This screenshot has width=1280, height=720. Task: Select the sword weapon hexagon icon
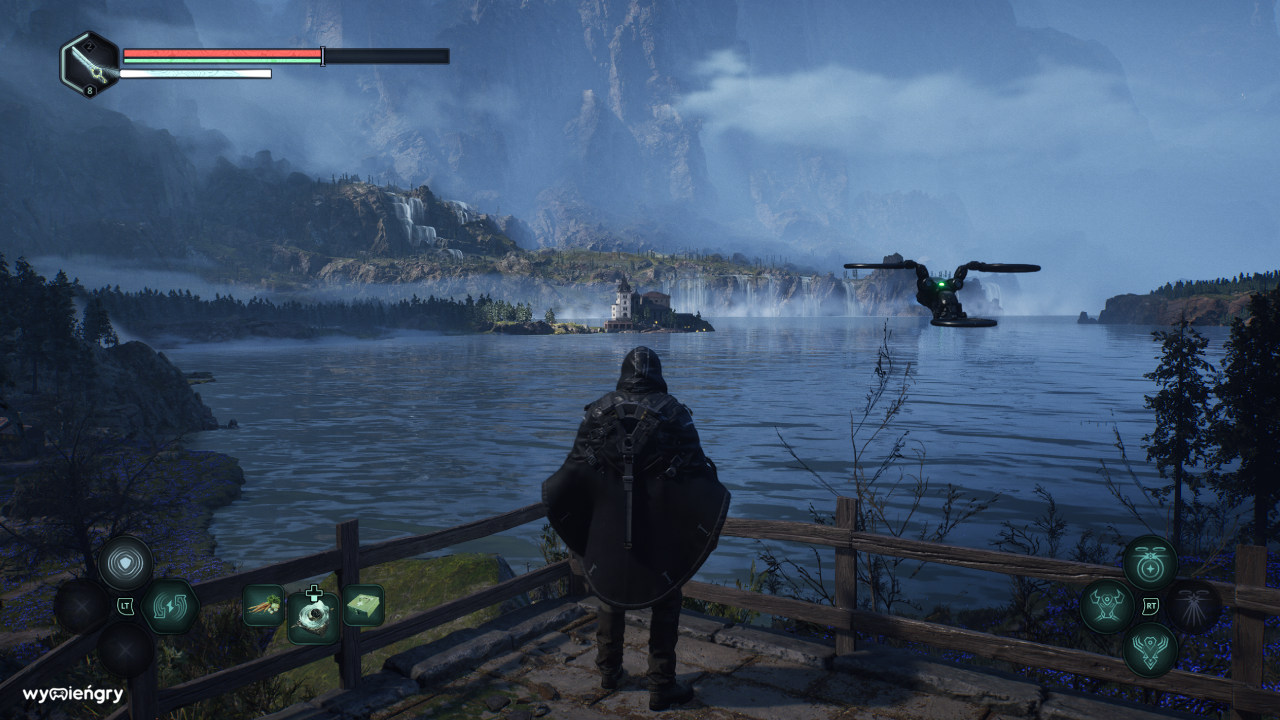pyautogui.click(x=90, y=65)
